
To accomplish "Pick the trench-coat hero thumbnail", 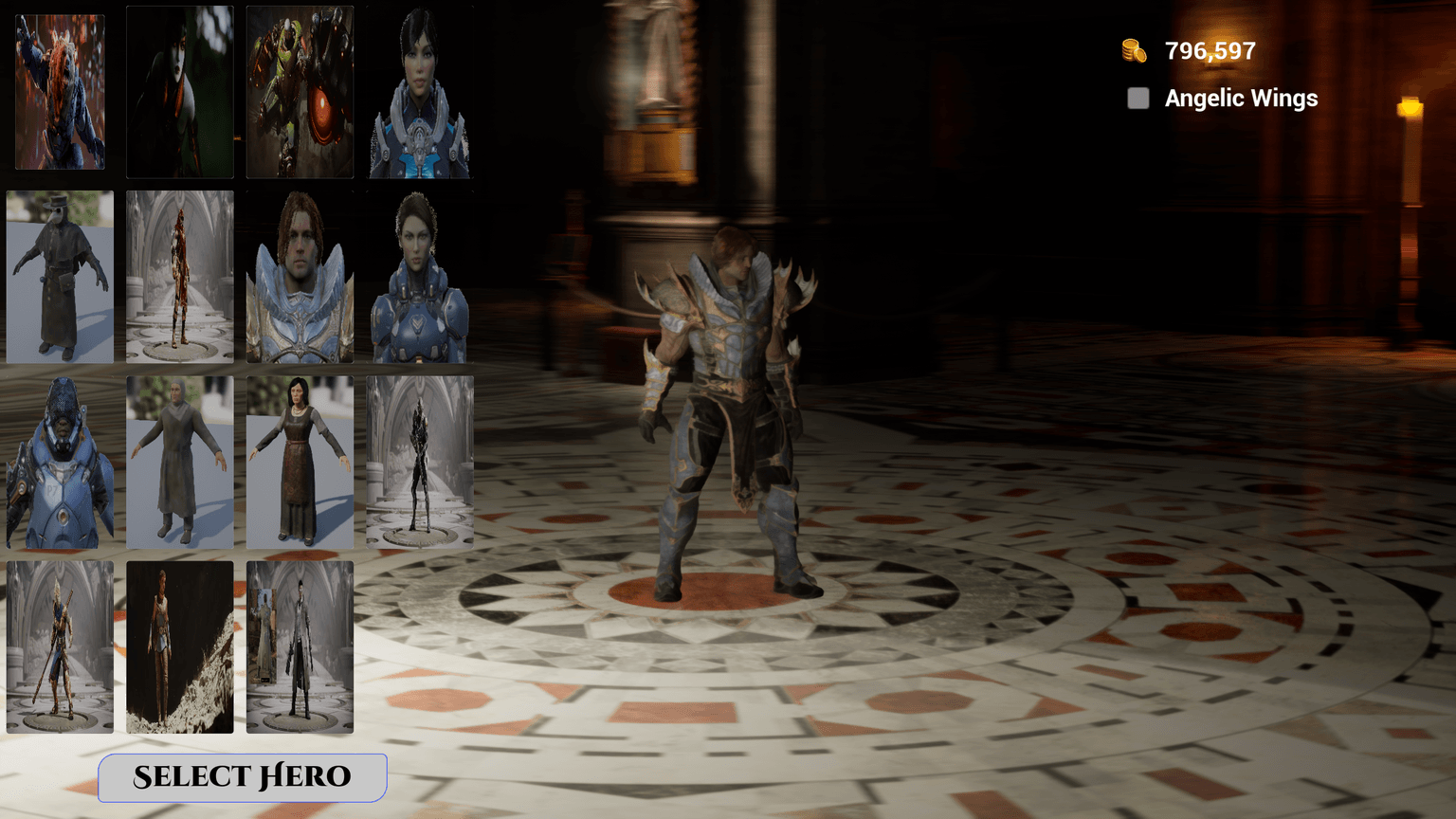I will point(299,646).
